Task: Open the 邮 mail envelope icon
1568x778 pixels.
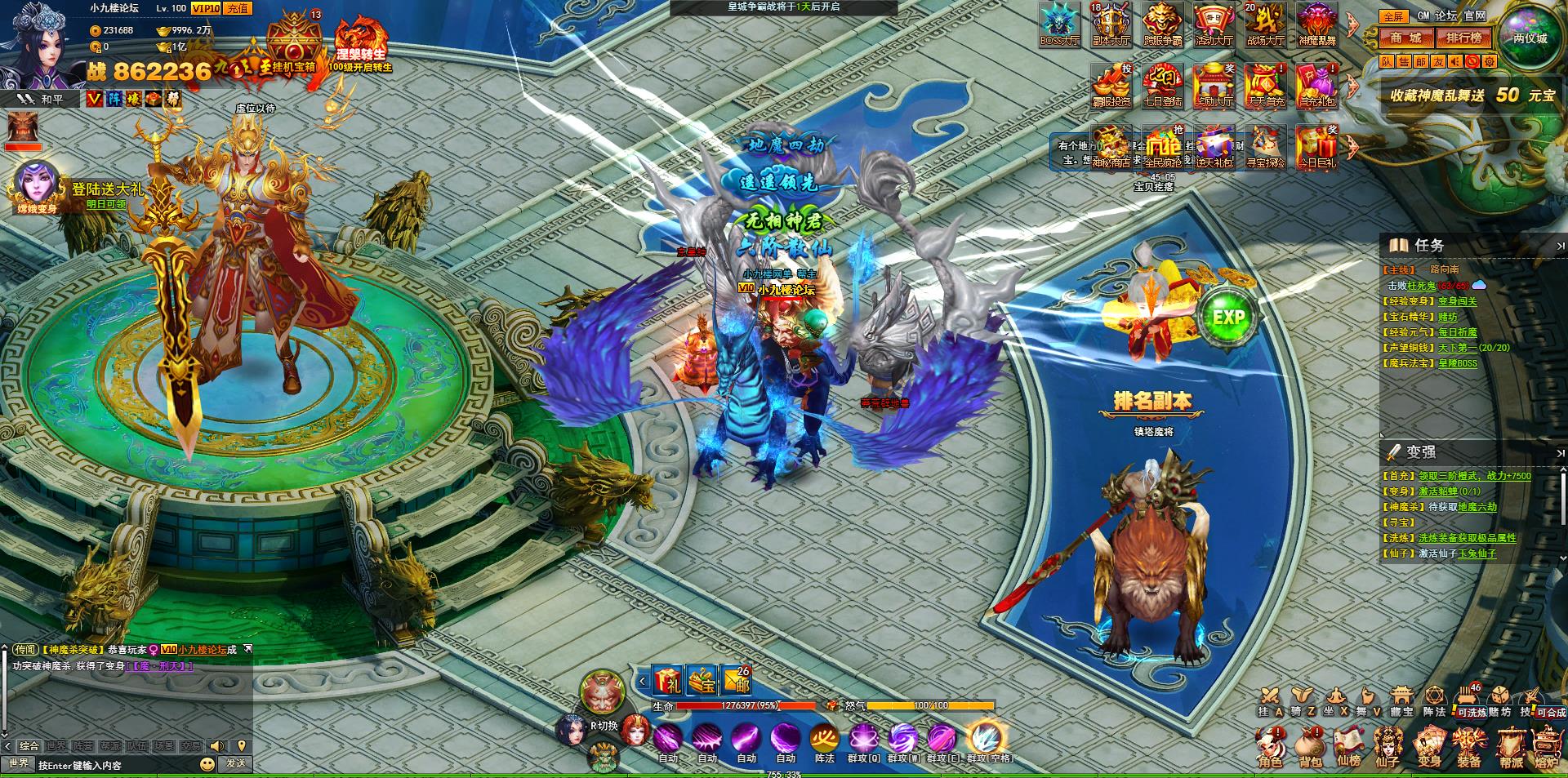Action: tap(737, 680)
